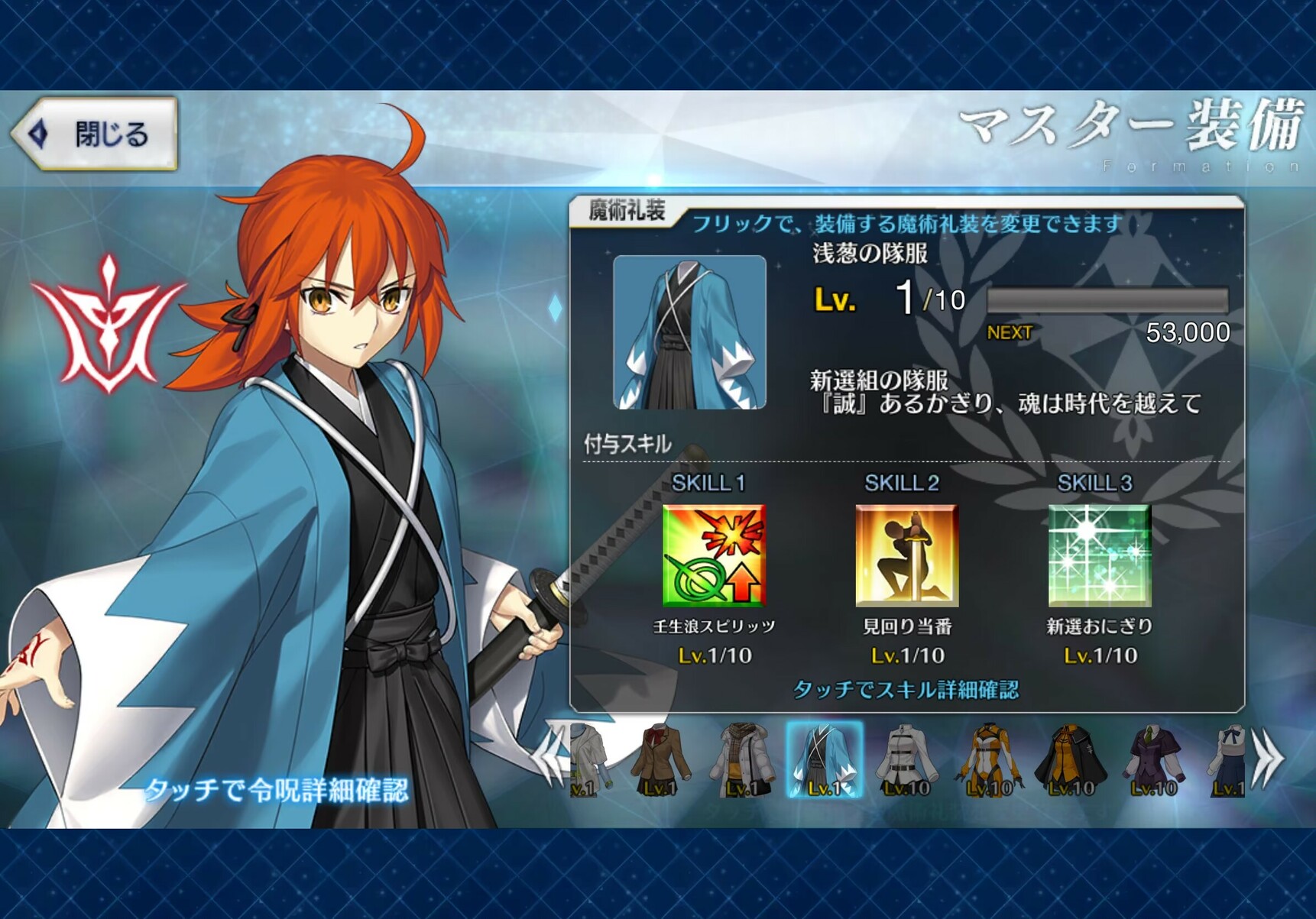Select the orange uniform with black cape

(x=1071, y=760)
